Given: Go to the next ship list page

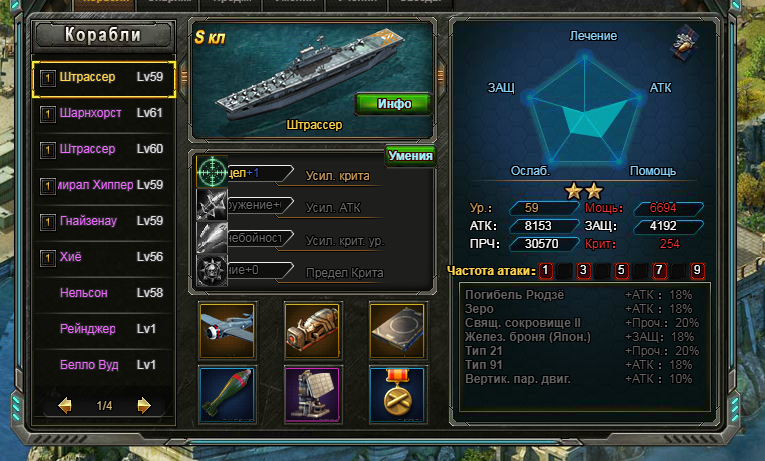Looking at the screenshot, I should (x=144, y=405).
